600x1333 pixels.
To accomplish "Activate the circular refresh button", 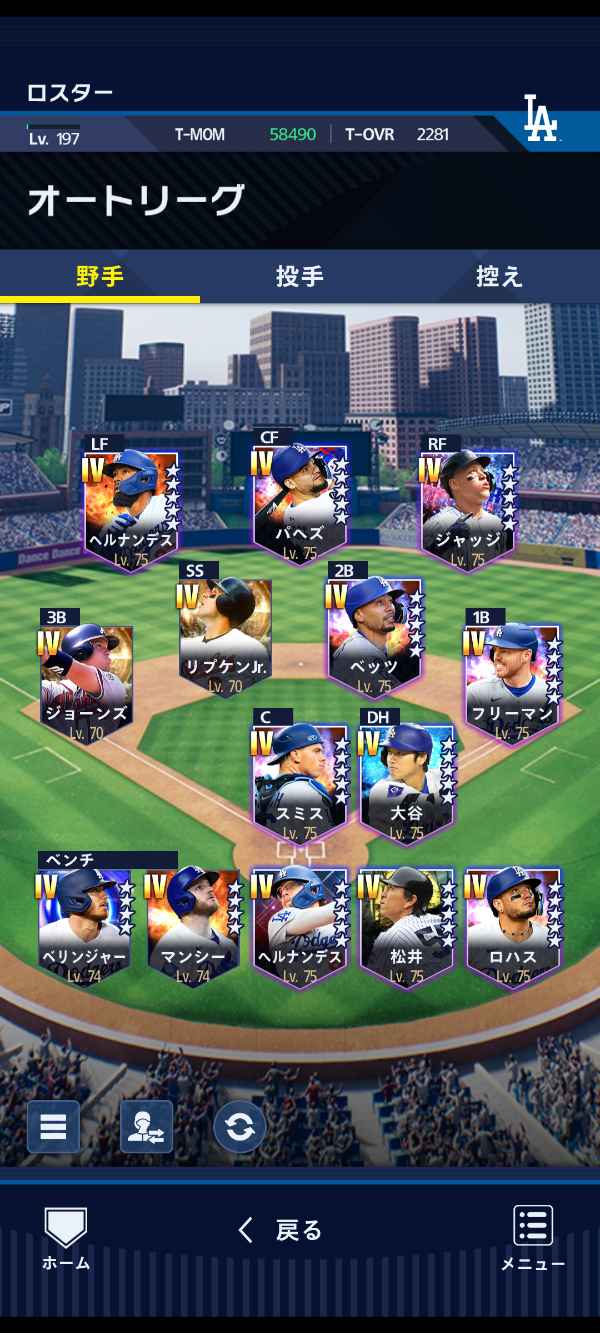I will pos(239,1127).
